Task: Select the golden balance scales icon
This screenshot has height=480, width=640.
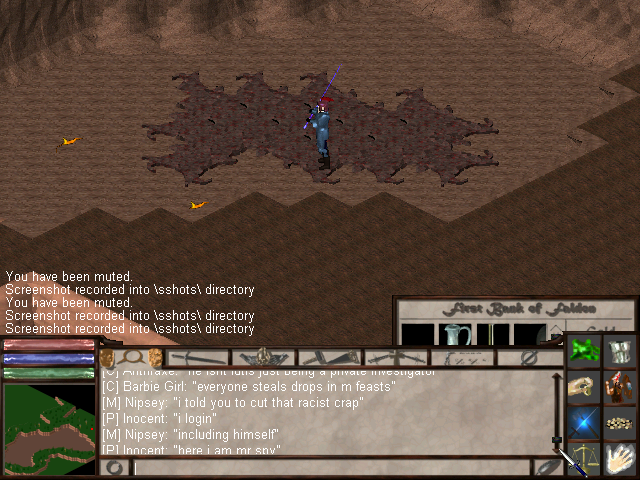Action: coord(583,458)
